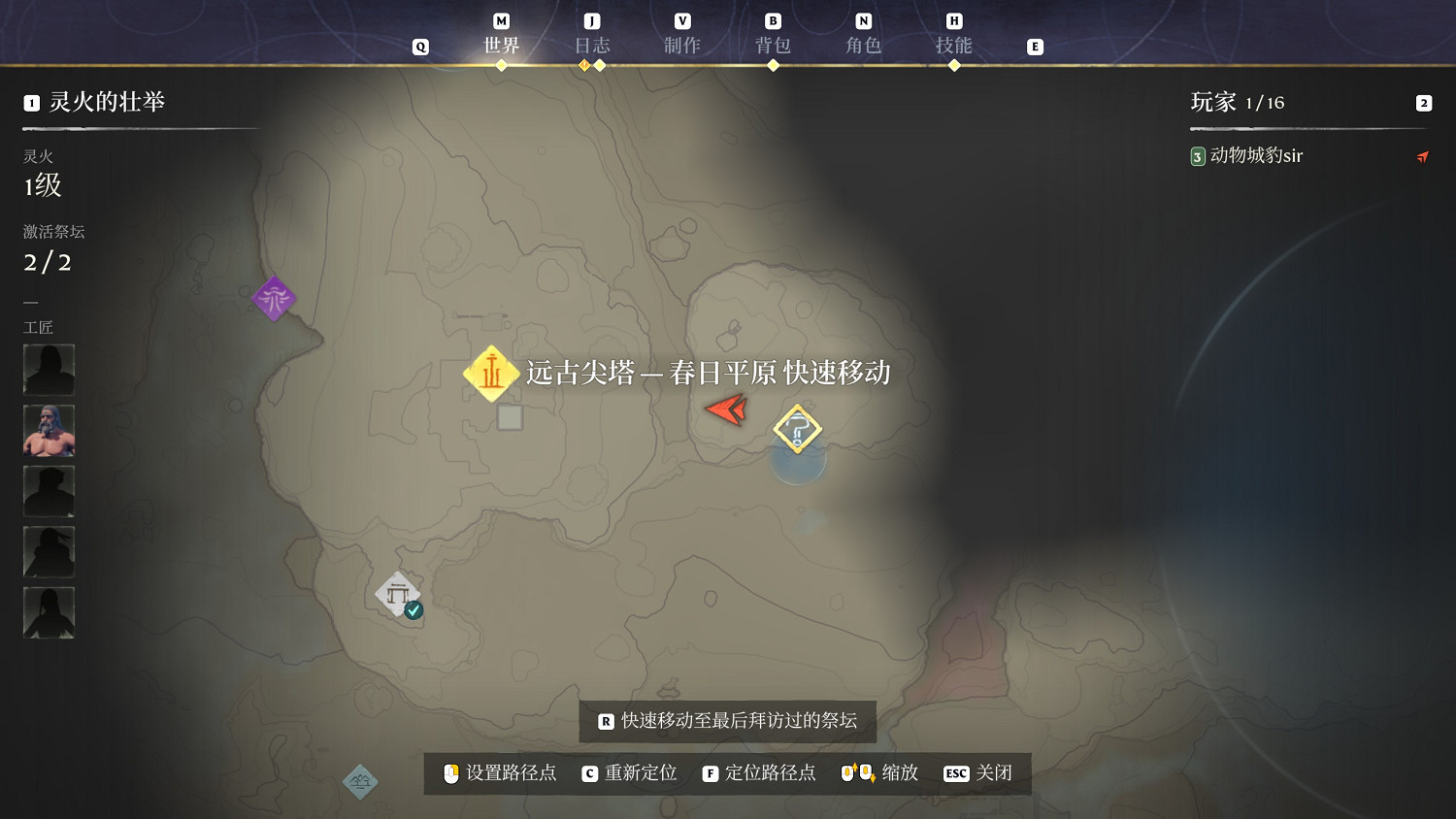This screenshot has width=1456, height=819.
Task: Switch to the 背包 inventory tab
Action: click(x=773, y=44)
